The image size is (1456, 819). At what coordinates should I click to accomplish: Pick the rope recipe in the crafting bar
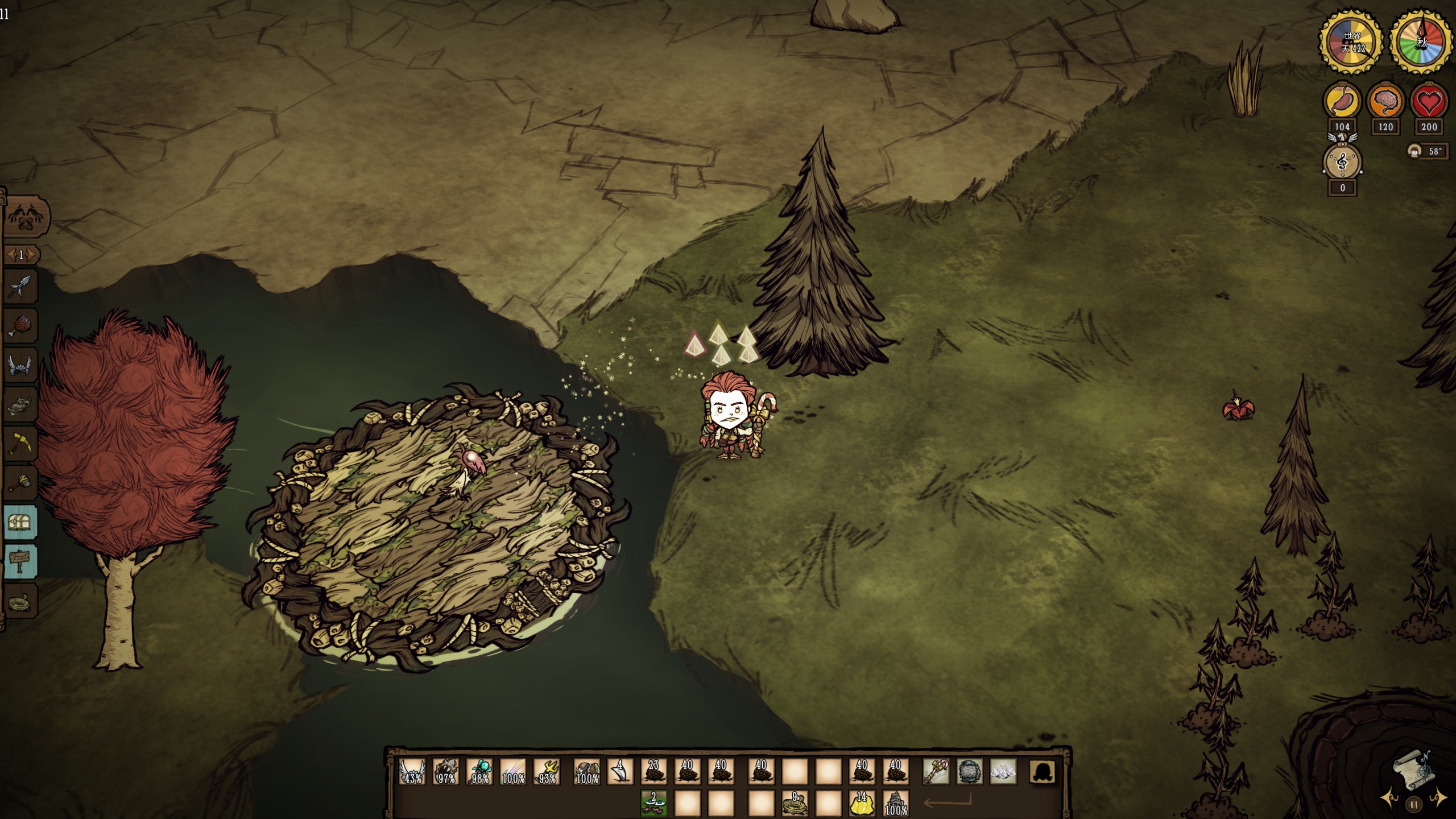(x=21, y=601)
